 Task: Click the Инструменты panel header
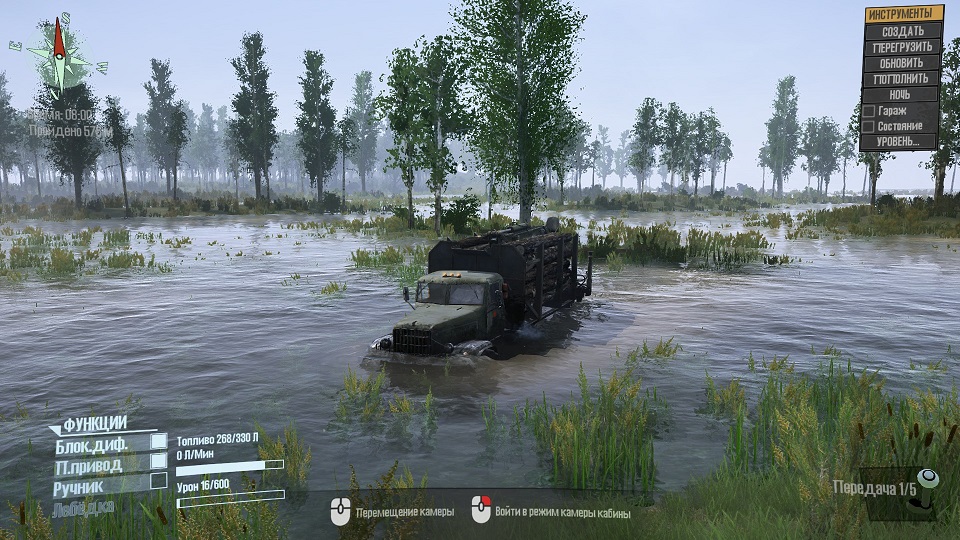point(904,14)
